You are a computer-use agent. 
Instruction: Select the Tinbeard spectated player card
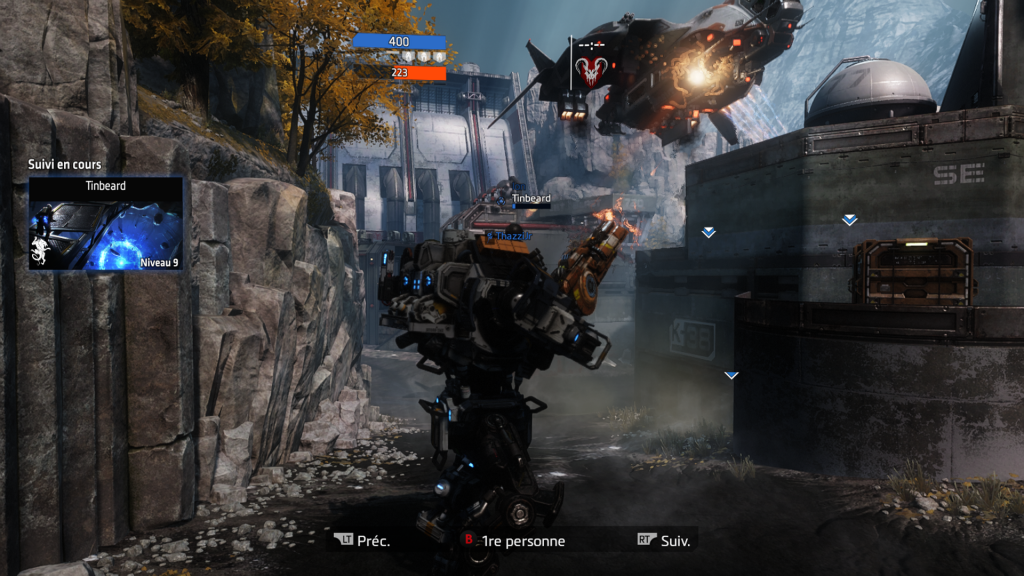click(106, 224)
